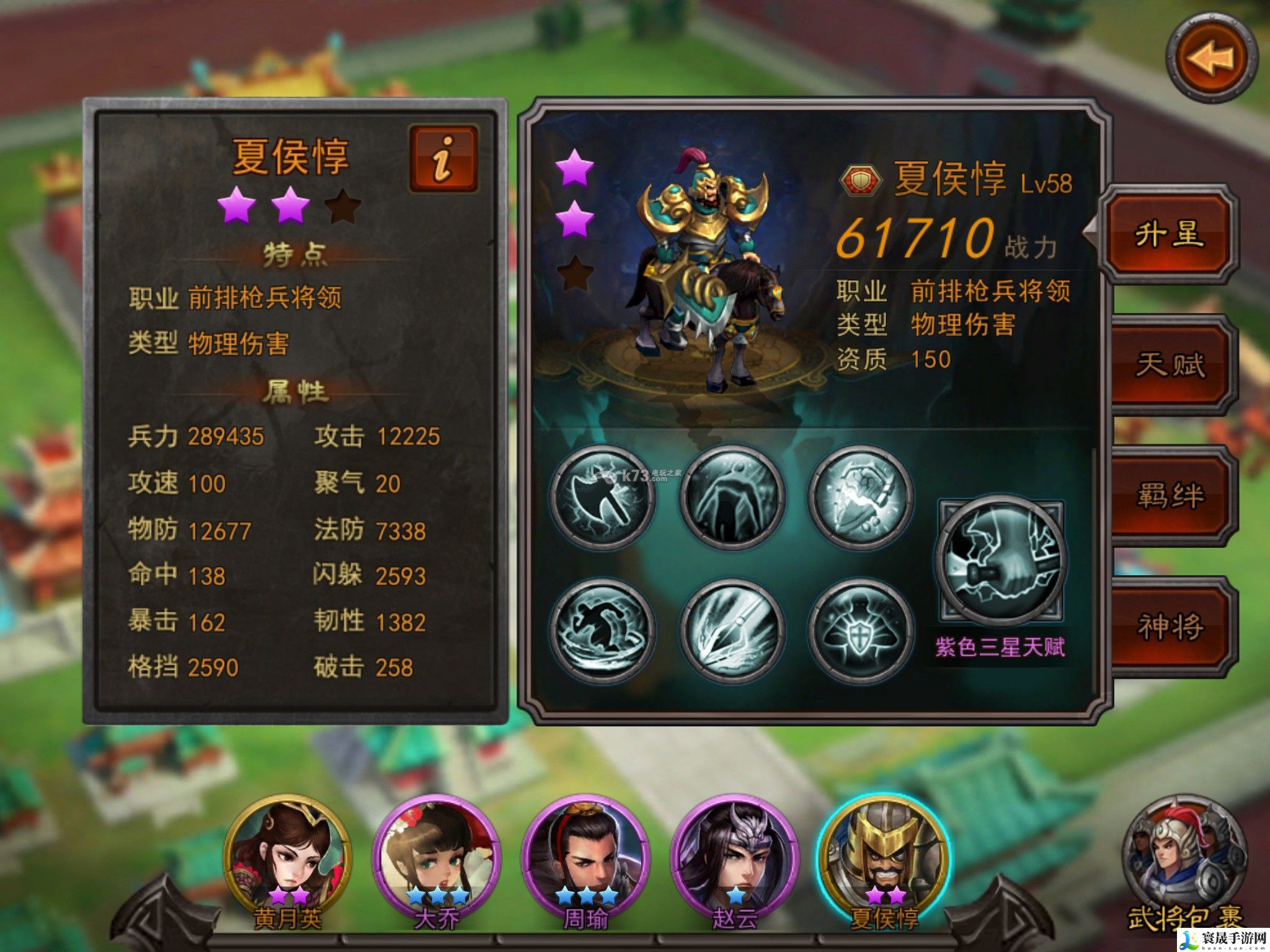Select the gauntlet fist talent icon
The height and width of the screenshot is (952, 1270).
(861, 497)
